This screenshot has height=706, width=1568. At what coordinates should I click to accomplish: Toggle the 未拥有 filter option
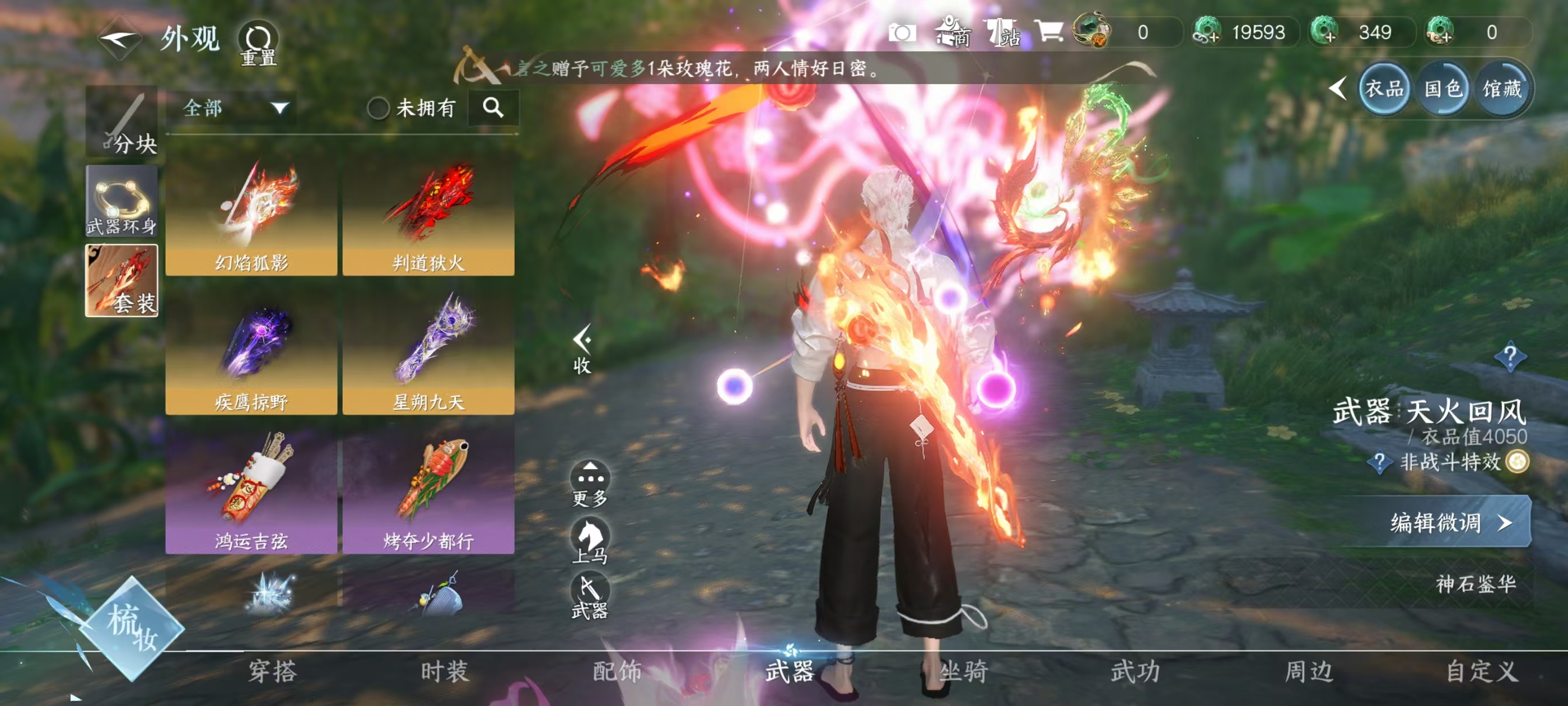(379, 109)
